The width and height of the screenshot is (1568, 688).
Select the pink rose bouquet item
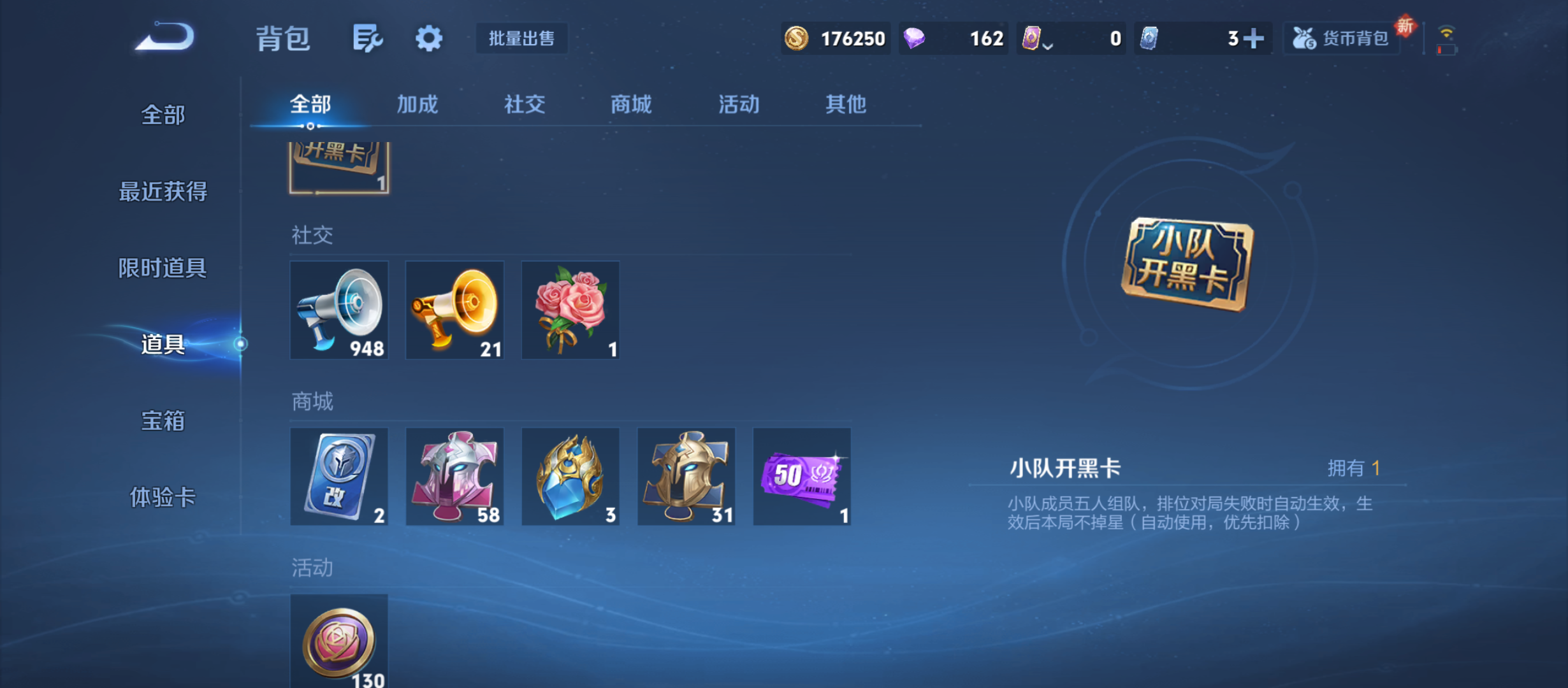570,310
